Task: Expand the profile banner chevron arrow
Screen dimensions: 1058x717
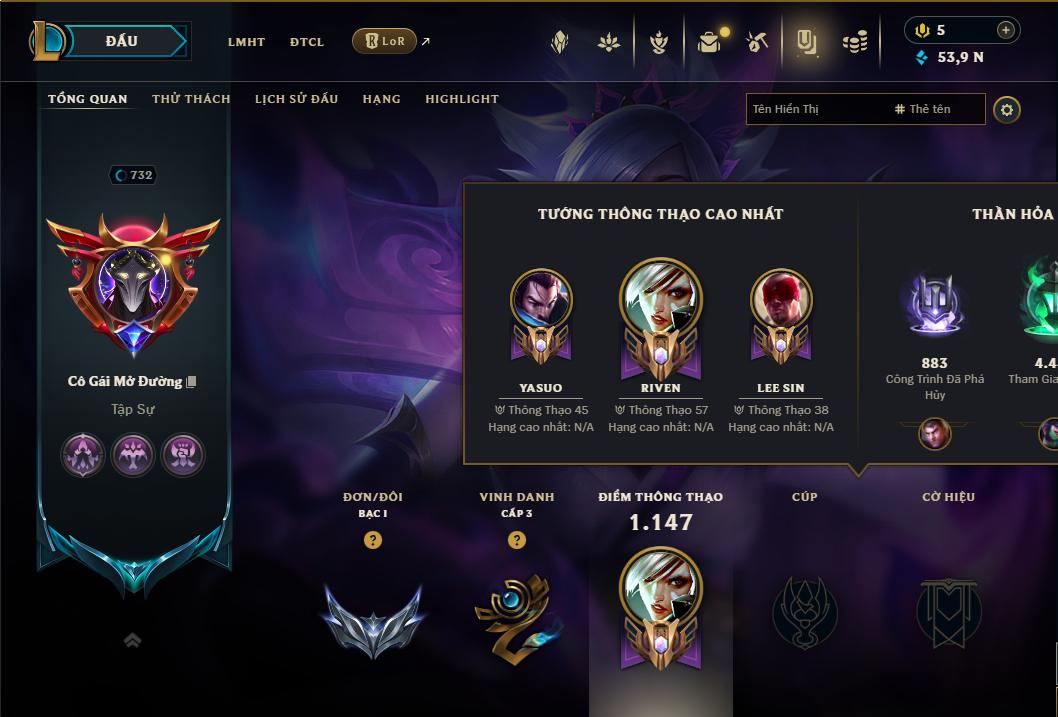Action: tap(132, 641)
